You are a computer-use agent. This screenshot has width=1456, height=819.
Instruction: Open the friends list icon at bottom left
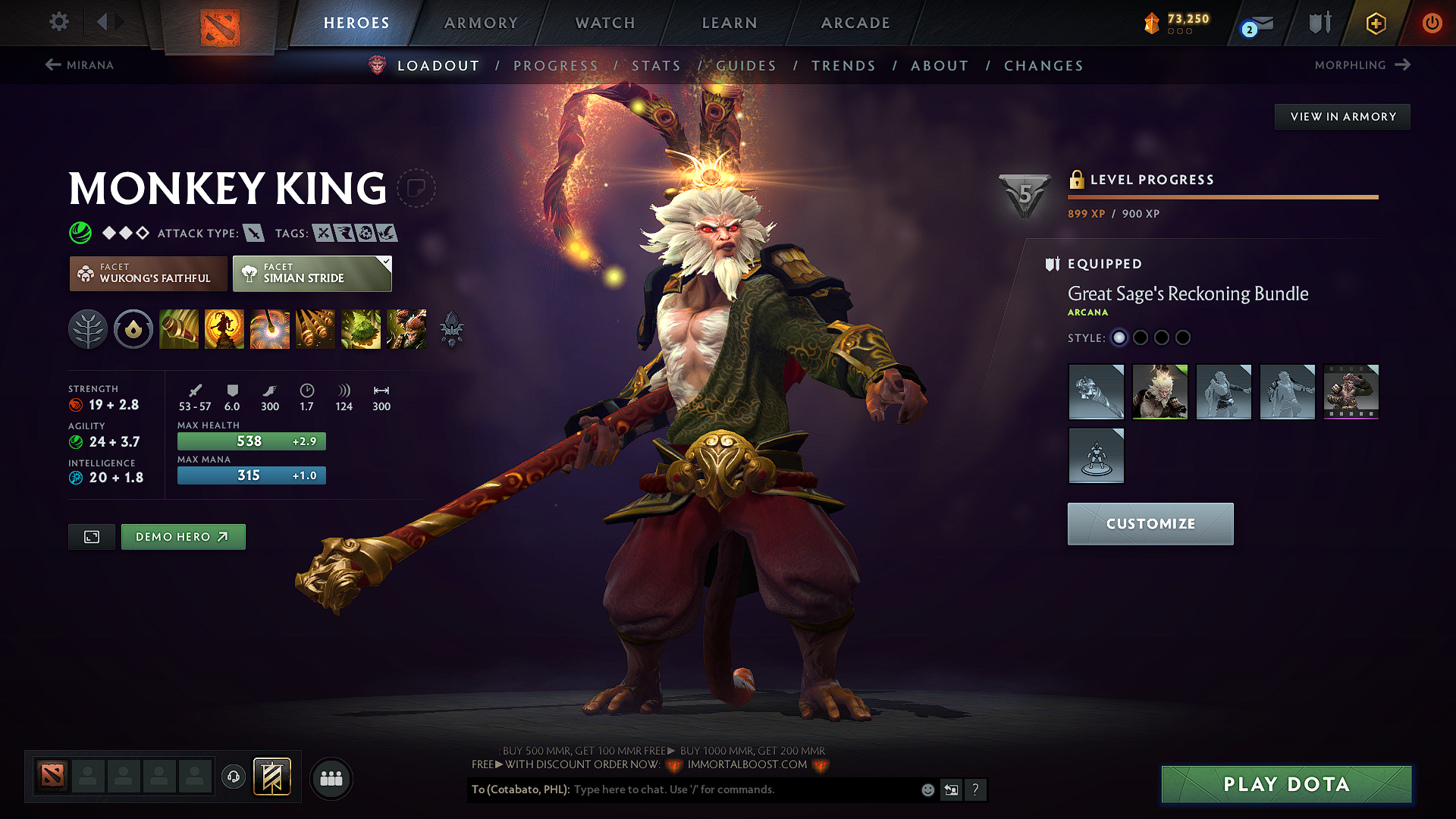(x=331, y=778)
